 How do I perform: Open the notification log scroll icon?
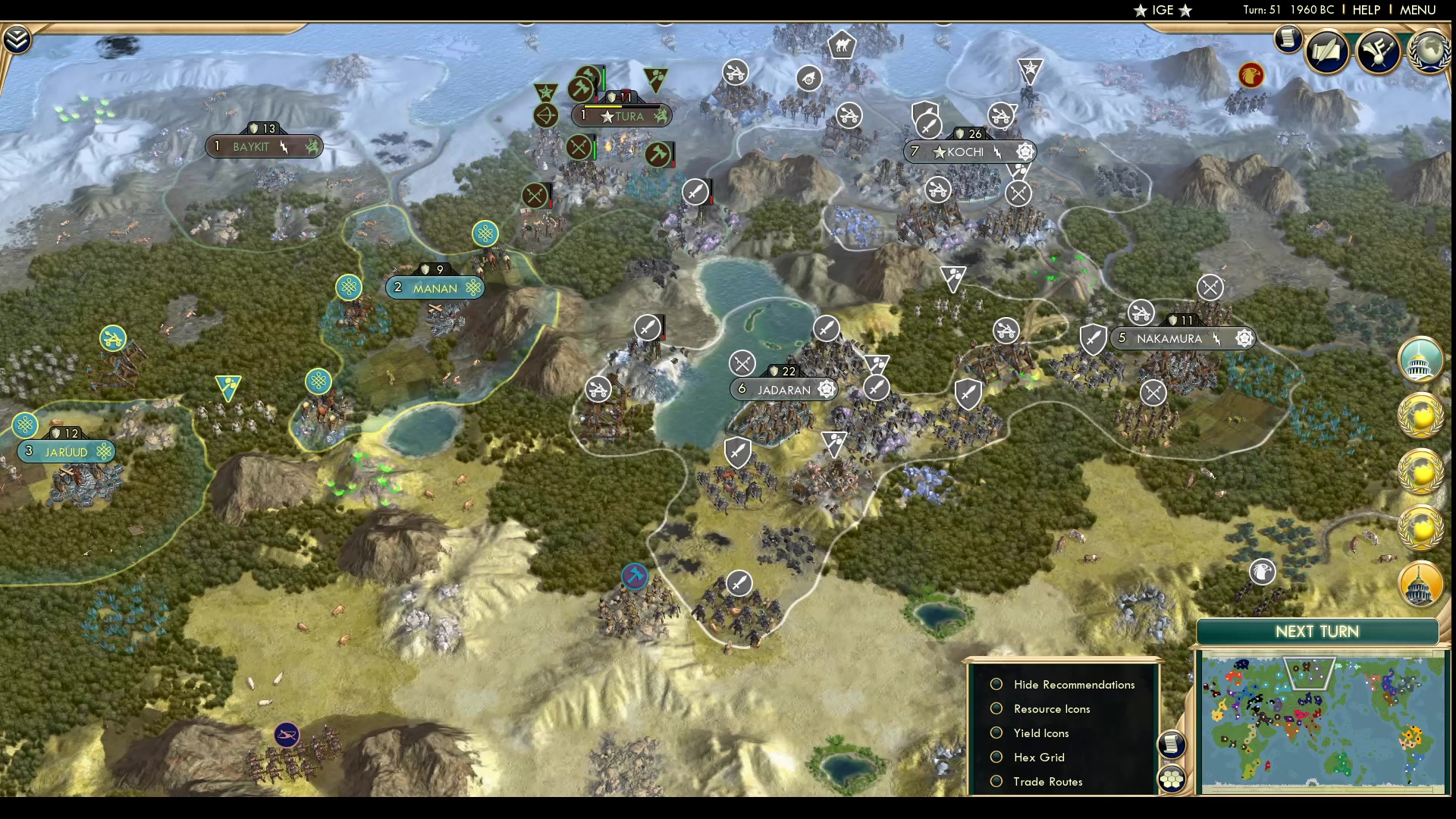coord(1288,39)
